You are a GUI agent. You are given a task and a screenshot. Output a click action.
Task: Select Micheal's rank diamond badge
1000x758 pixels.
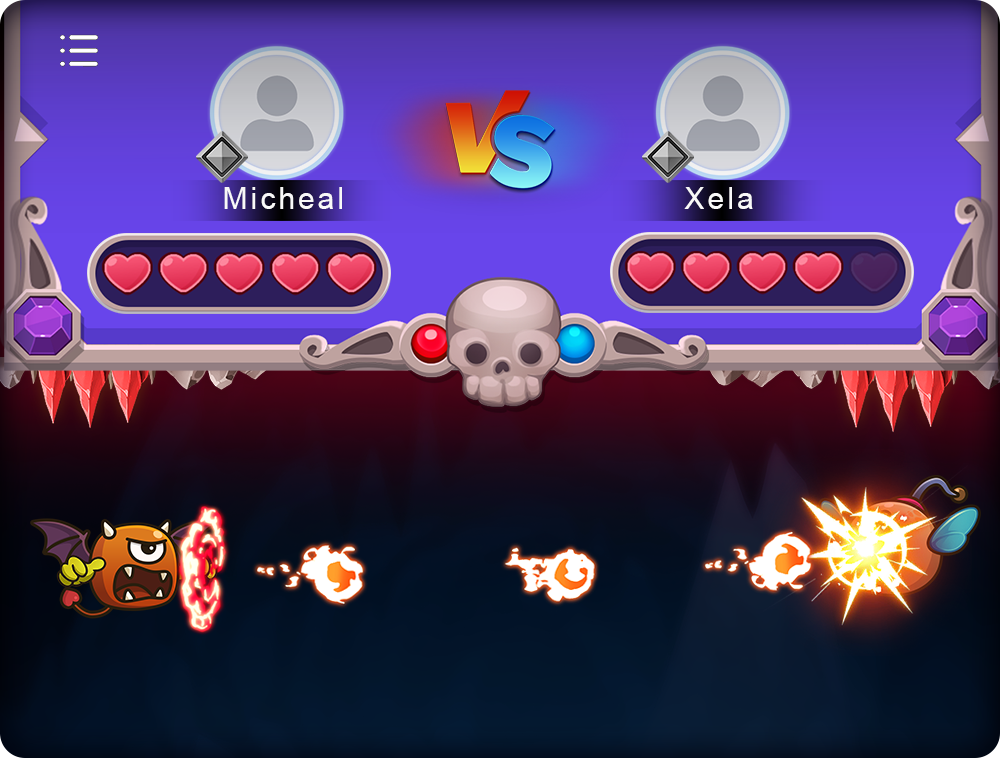coord(221,157)
